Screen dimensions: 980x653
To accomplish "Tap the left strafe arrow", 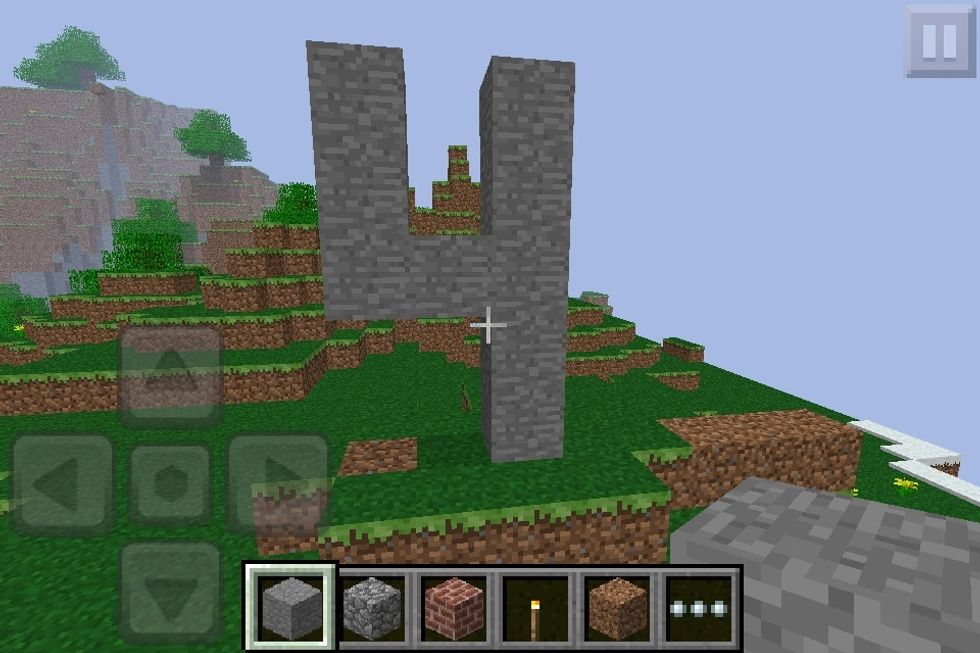I will click(x=62, y=484).
